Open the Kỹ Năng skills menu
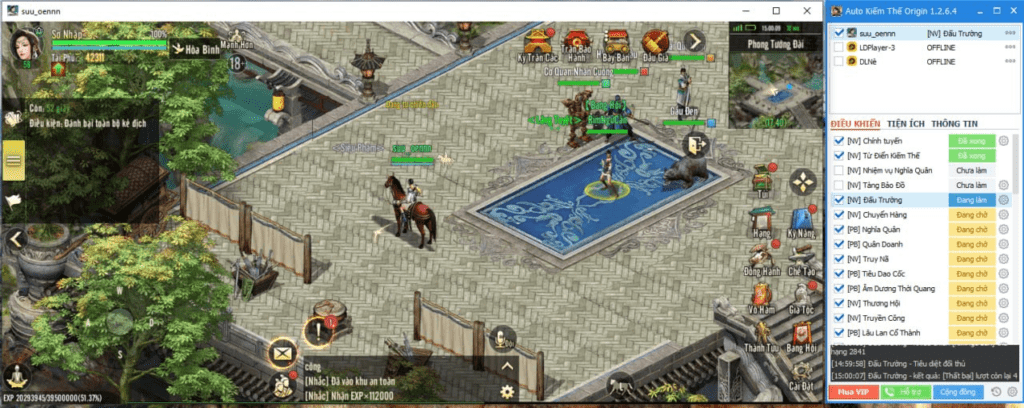Screen dimensions: 1024x408 pos(802,219)
